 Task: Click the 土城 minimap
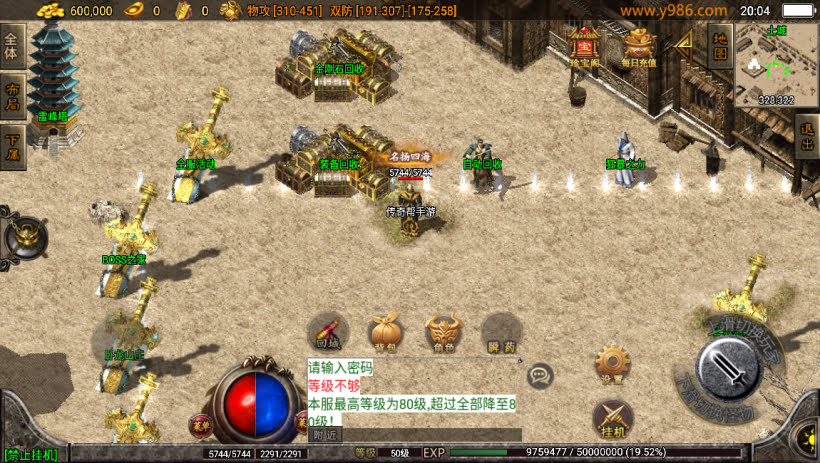click(x=777, y=65)
